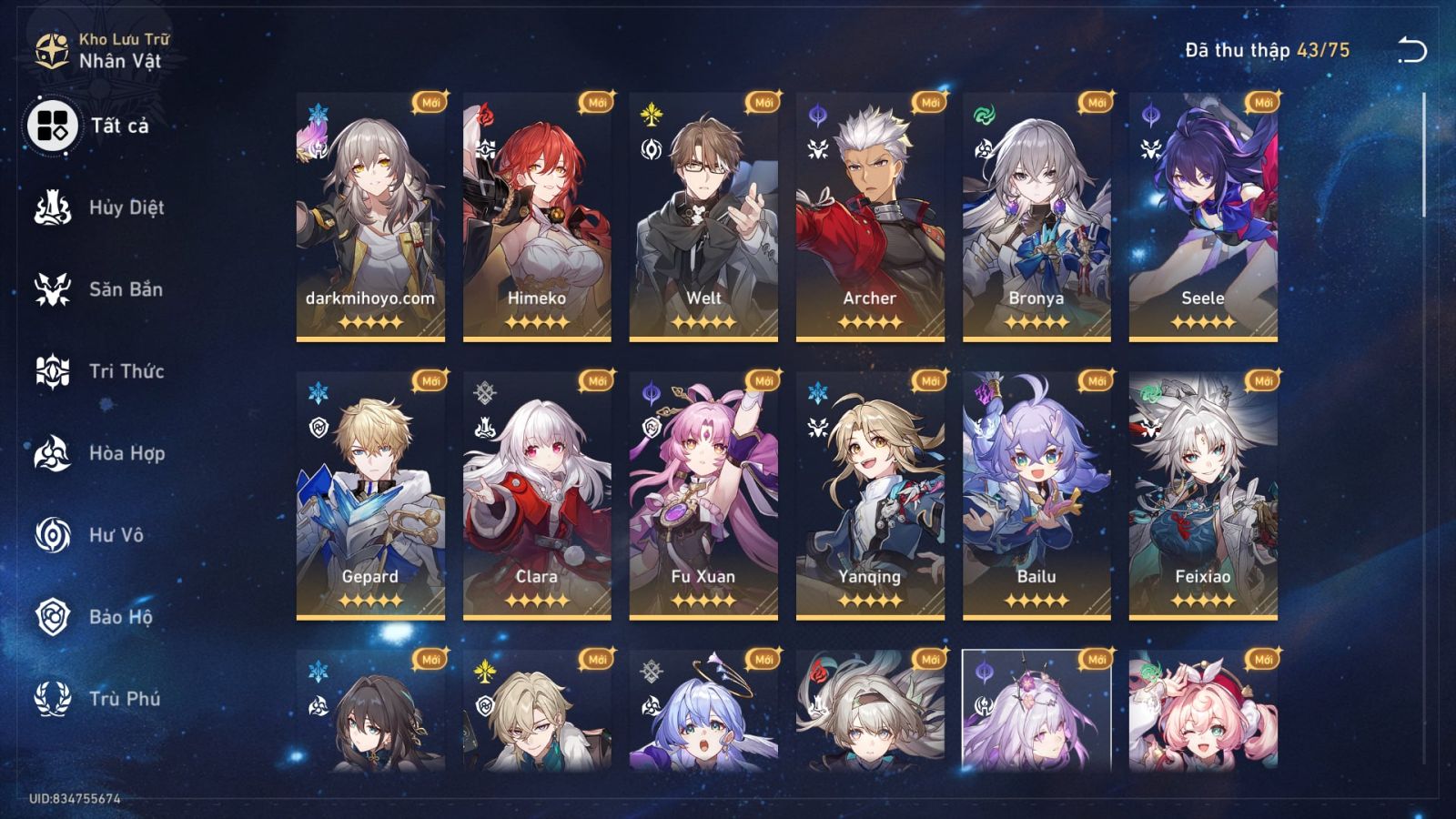This screenshot has width=1456, height=819.
Task: Click the Tri Thức erudition path icon
Action: coord(52,371)
